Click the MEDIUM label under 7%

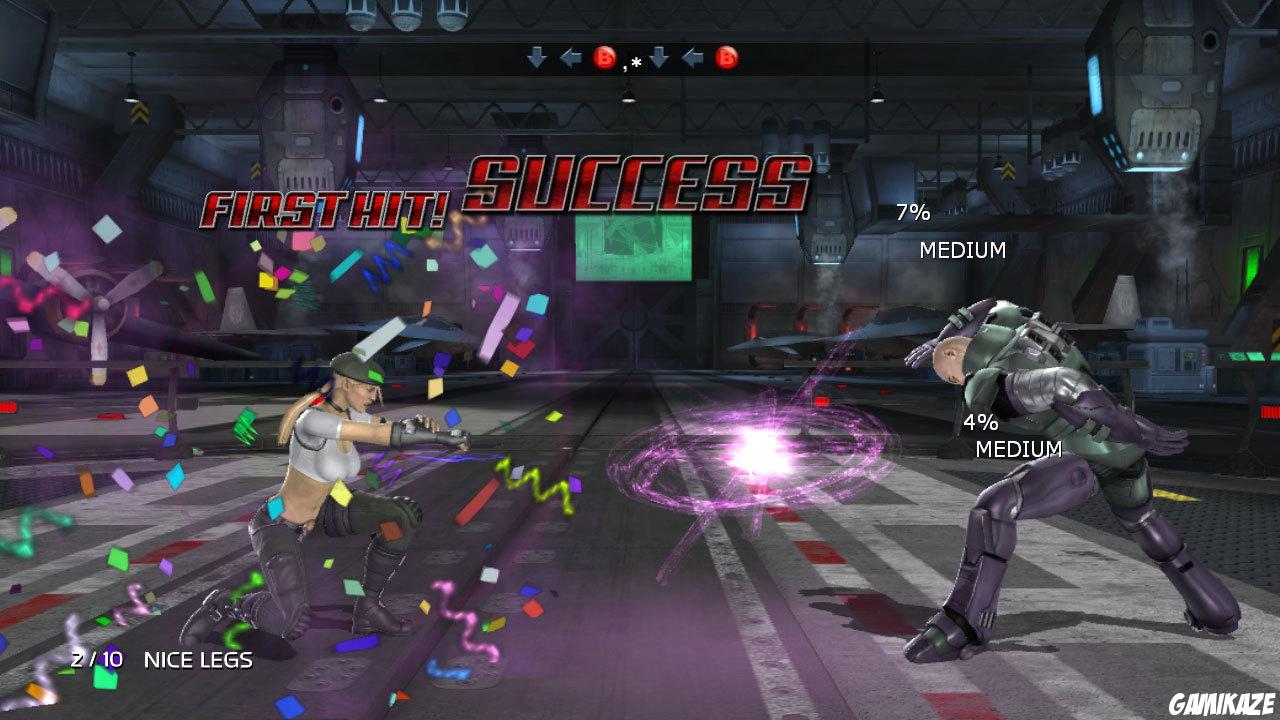click(x=963, y=250)
